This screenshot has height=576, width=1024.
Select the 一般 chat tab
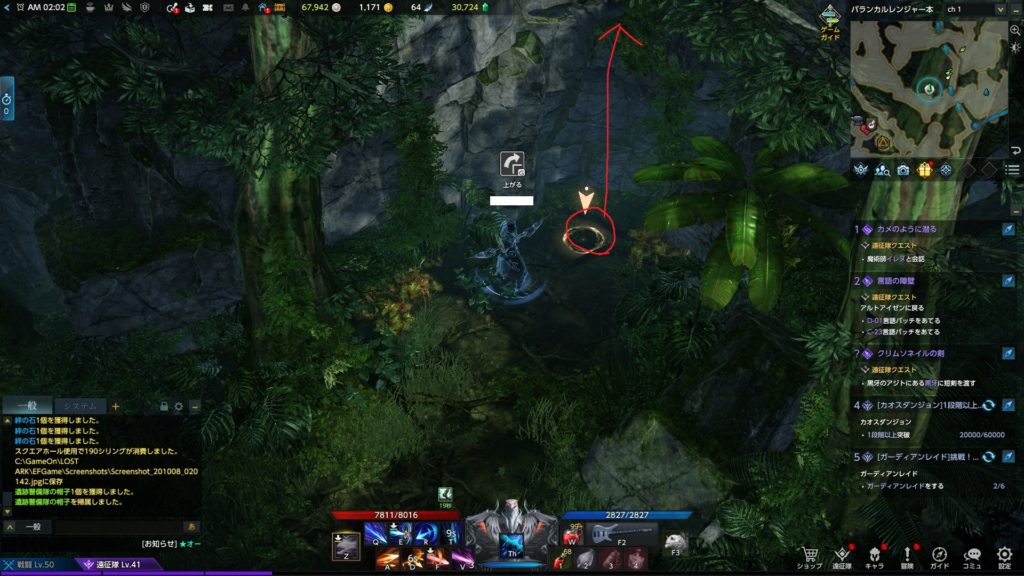pos(25,406)
